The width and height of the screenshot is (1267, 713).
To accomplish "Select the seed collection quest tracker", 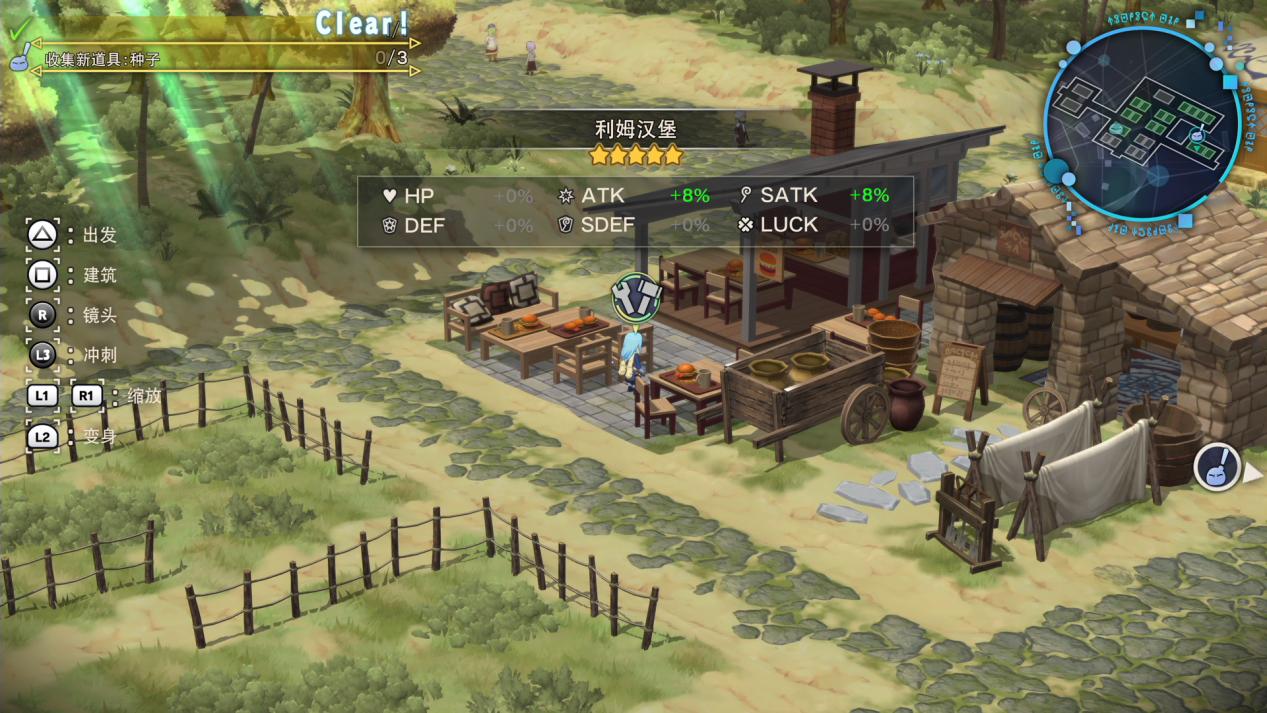I will [222, 58].
